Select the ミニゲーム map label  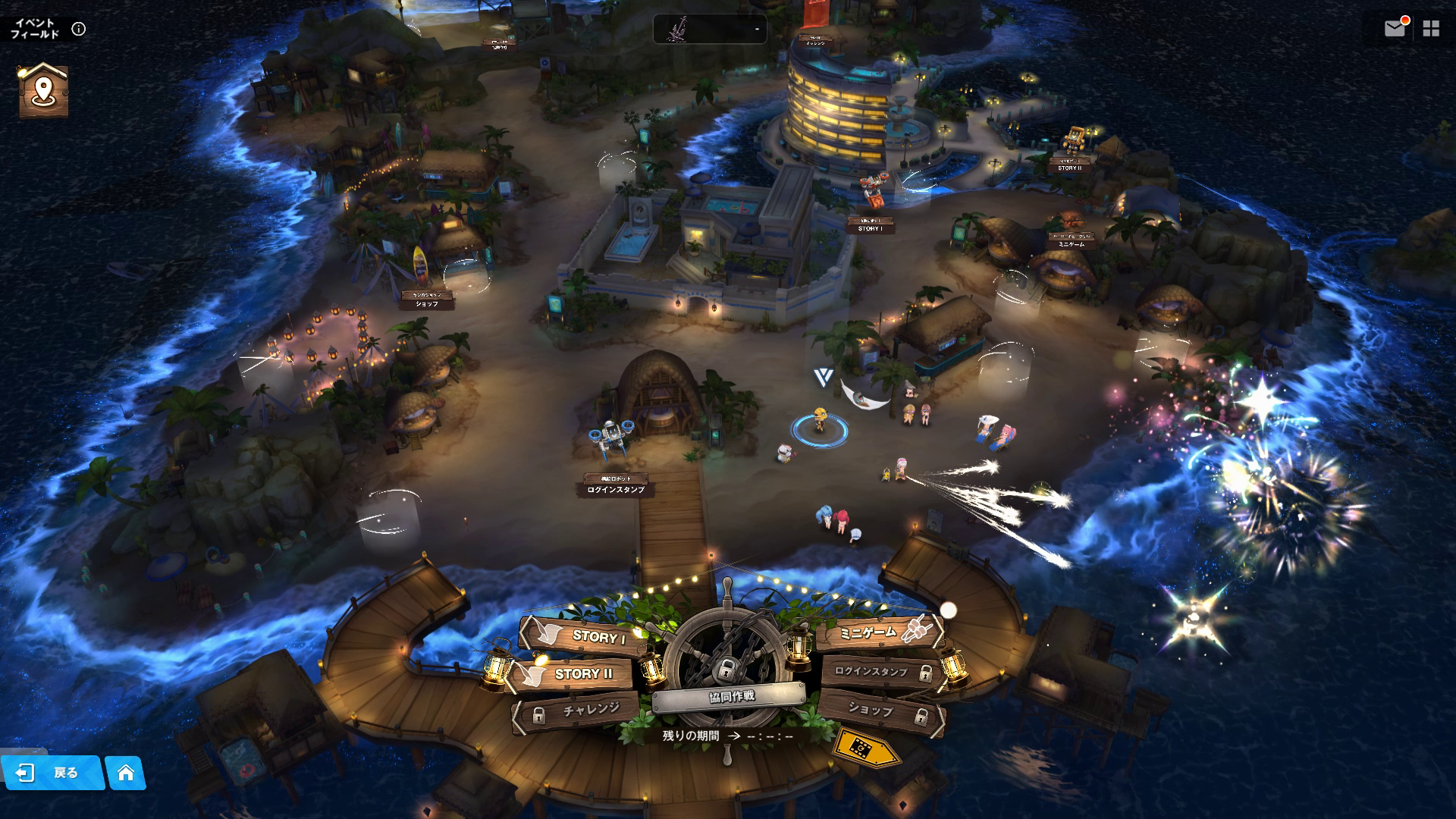[1072, 244]
